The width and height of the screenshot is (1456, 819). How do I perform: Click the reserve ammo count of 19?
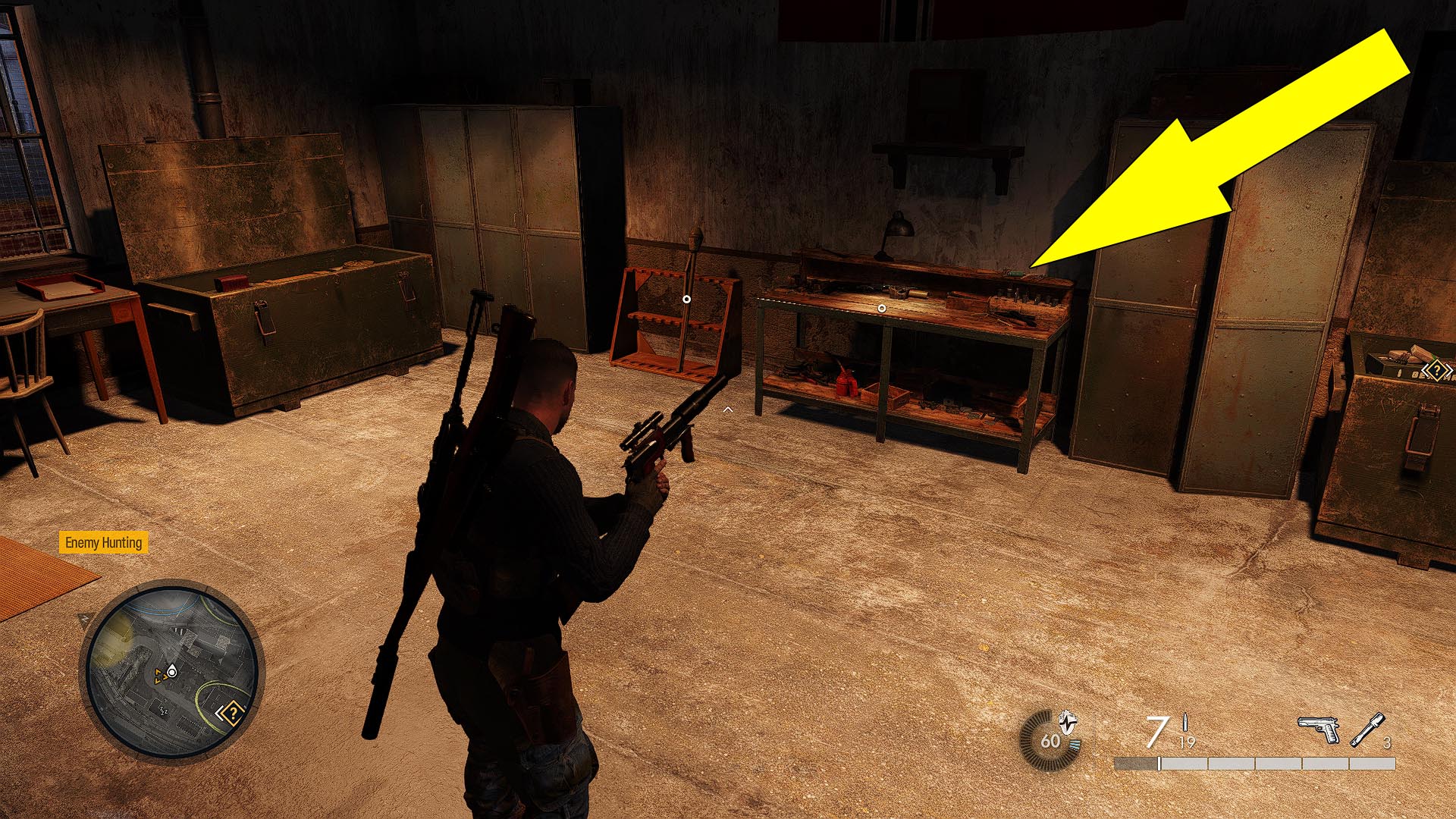[1187, 742]
